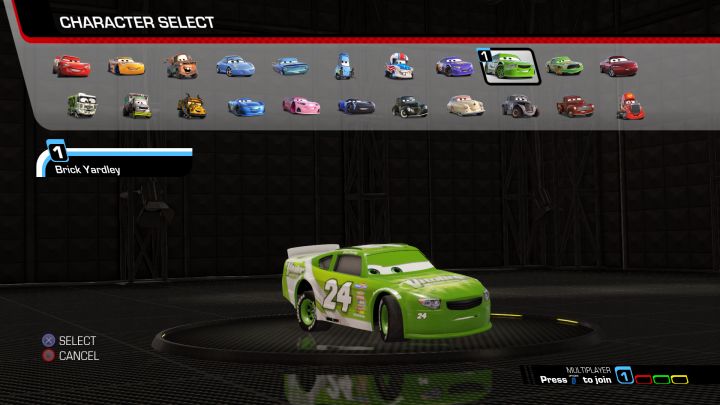Pick Guido the small blue forklift
This screenshot has height=405, width=720.
coord(344,67)
